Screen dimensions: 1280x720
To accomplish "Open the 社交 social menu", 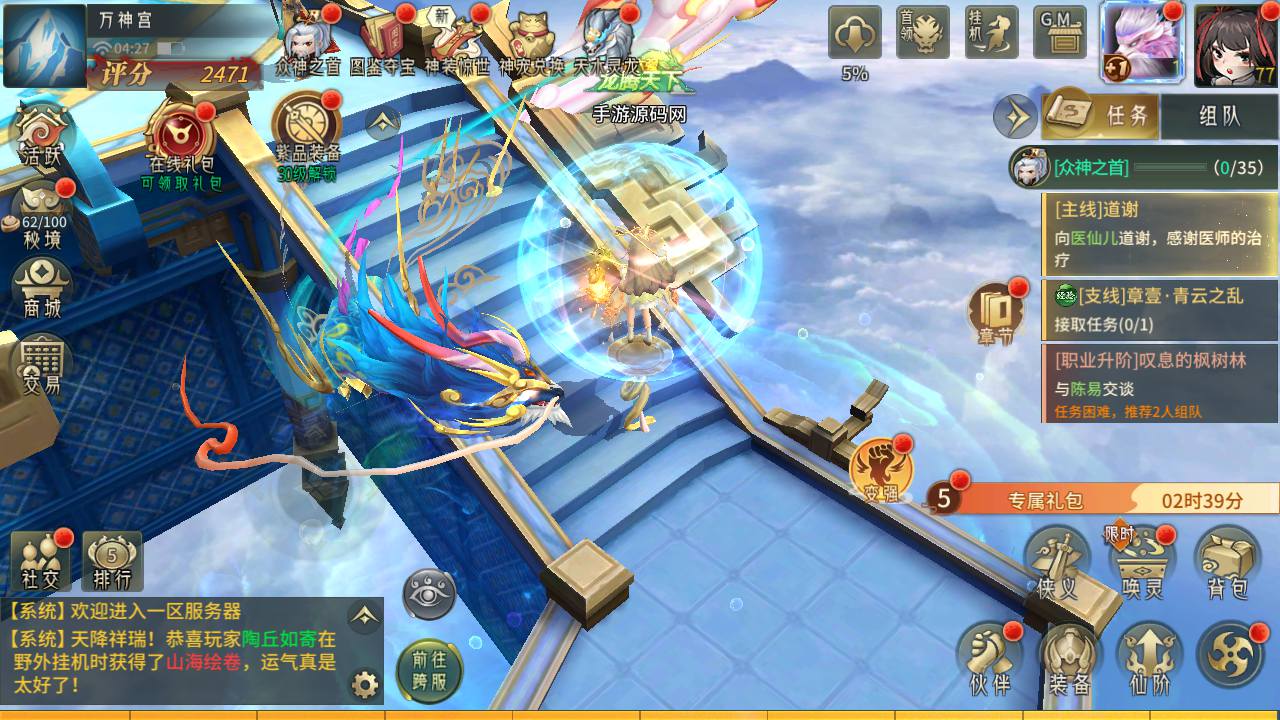I will point(42,560).
